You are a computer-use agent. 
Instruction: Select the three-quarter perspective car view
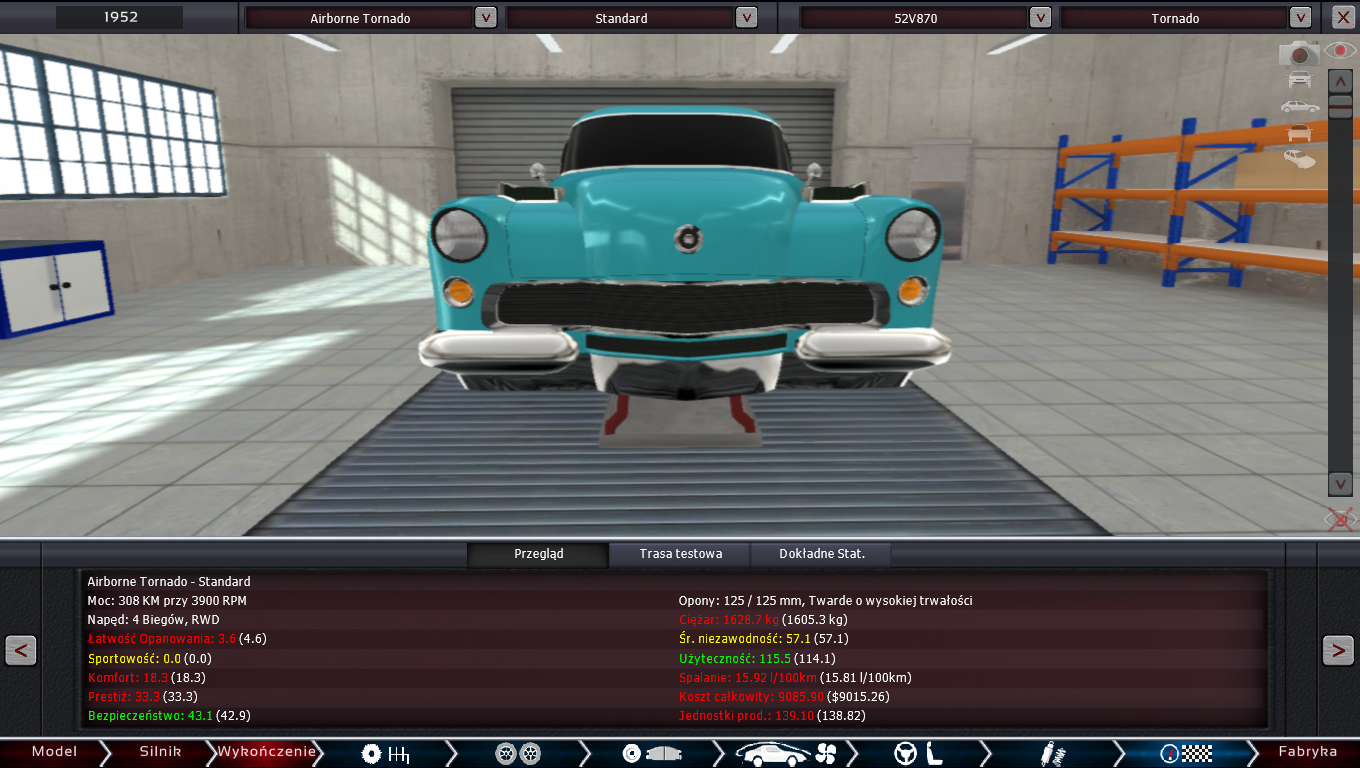1299,158
